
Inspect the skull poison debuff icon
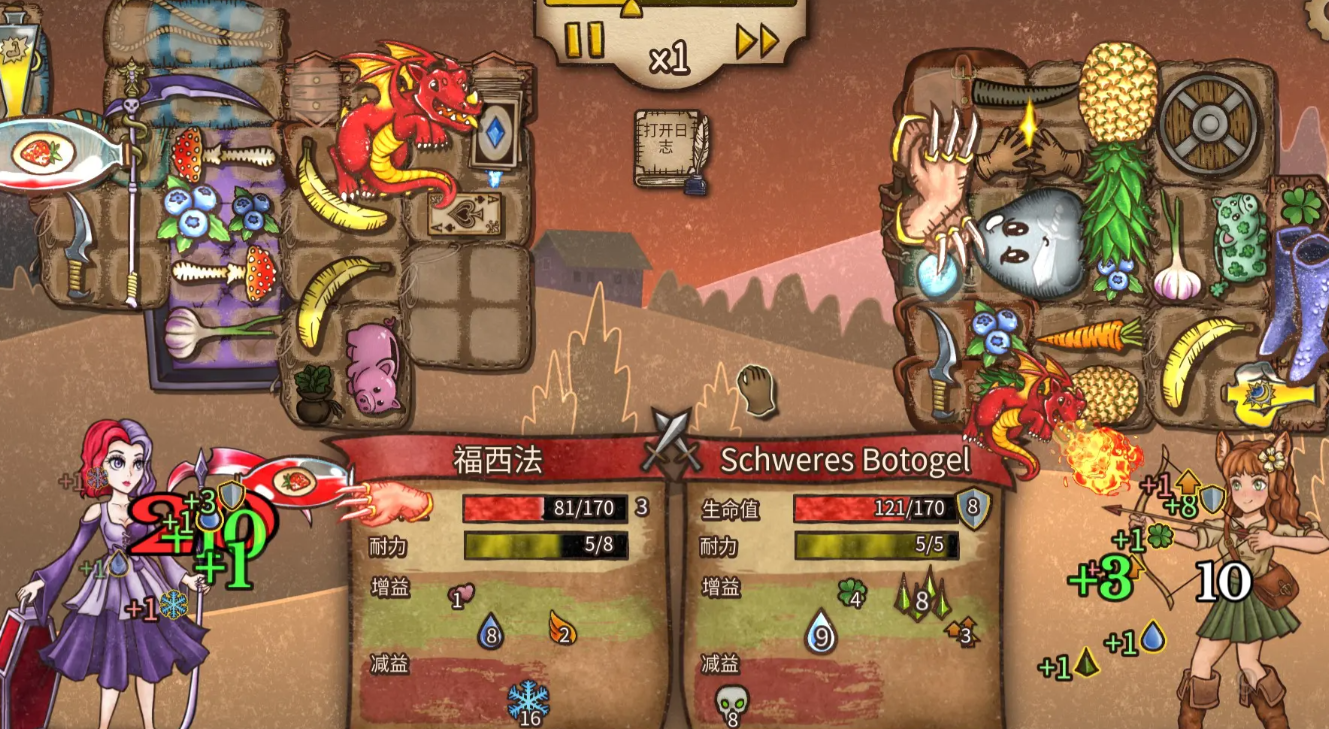point(732,702)
